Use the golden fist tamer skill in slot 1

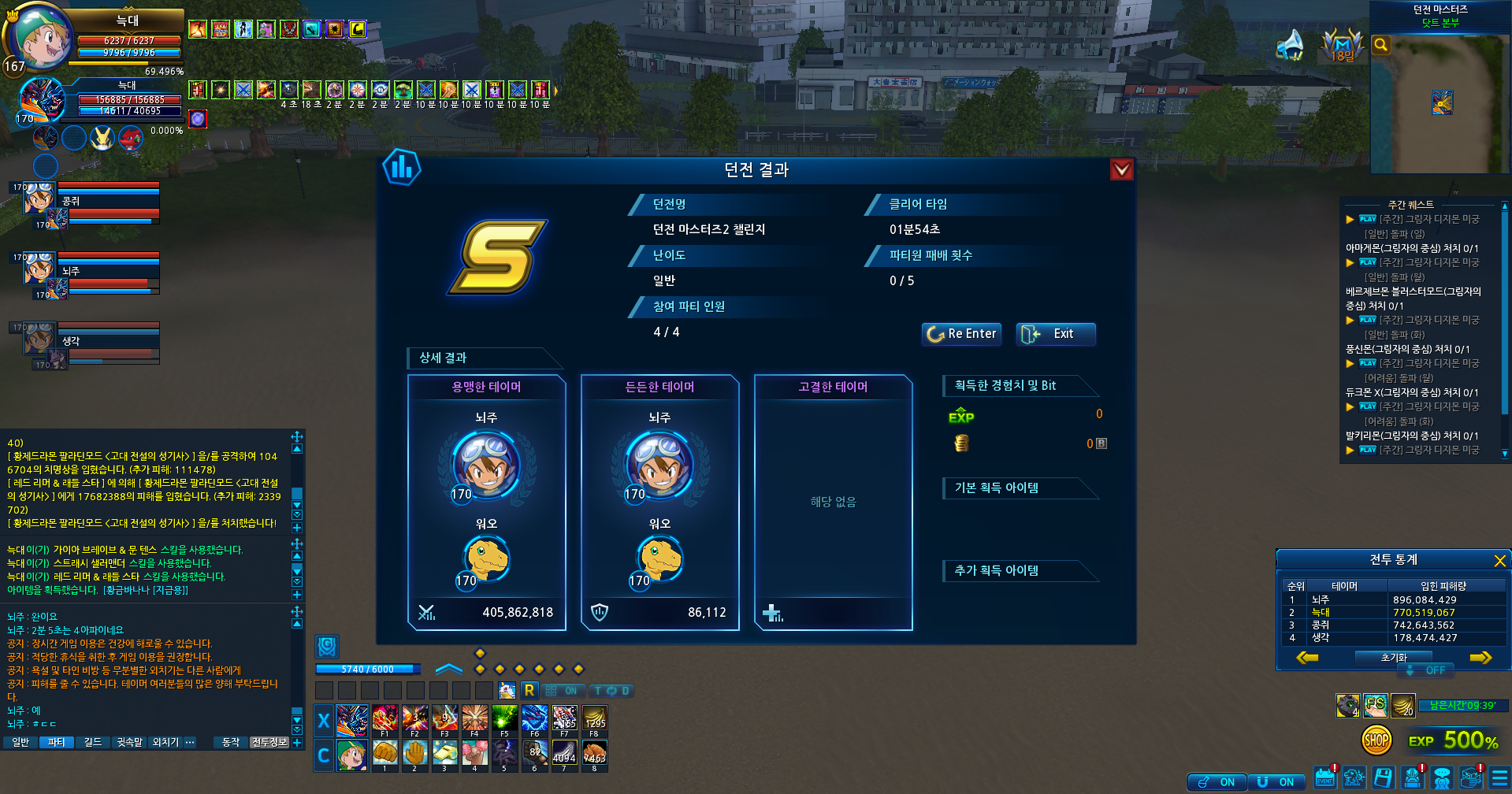[385, 754]
